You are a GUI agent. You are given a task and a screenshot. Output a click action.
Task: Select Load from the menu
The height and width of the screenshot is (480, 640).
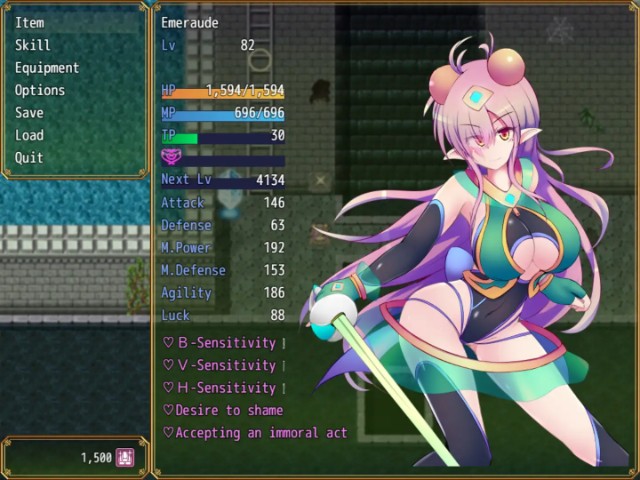click(30, 135)
